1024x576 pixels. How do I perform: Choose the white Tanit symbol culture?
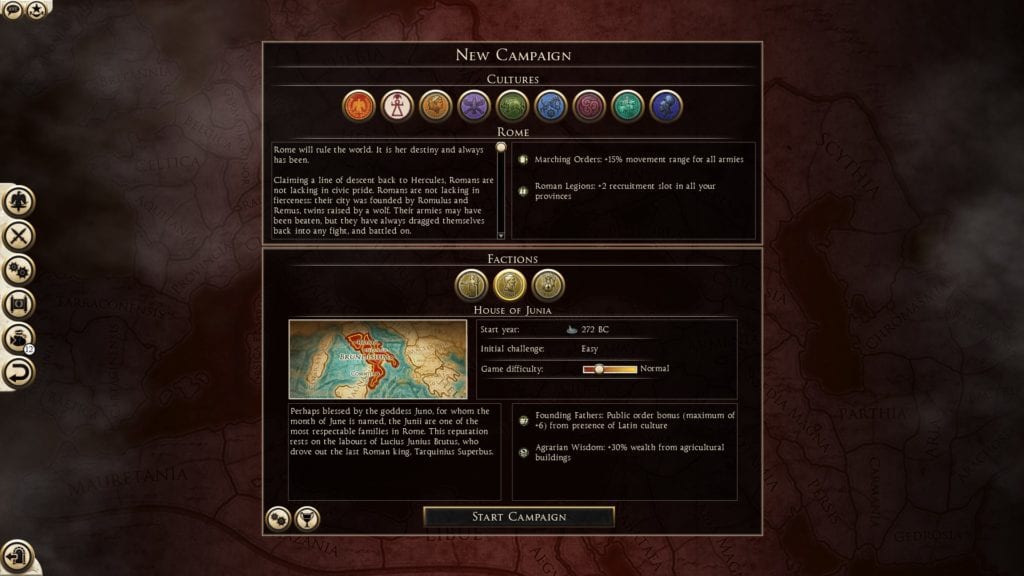point(397,105)
